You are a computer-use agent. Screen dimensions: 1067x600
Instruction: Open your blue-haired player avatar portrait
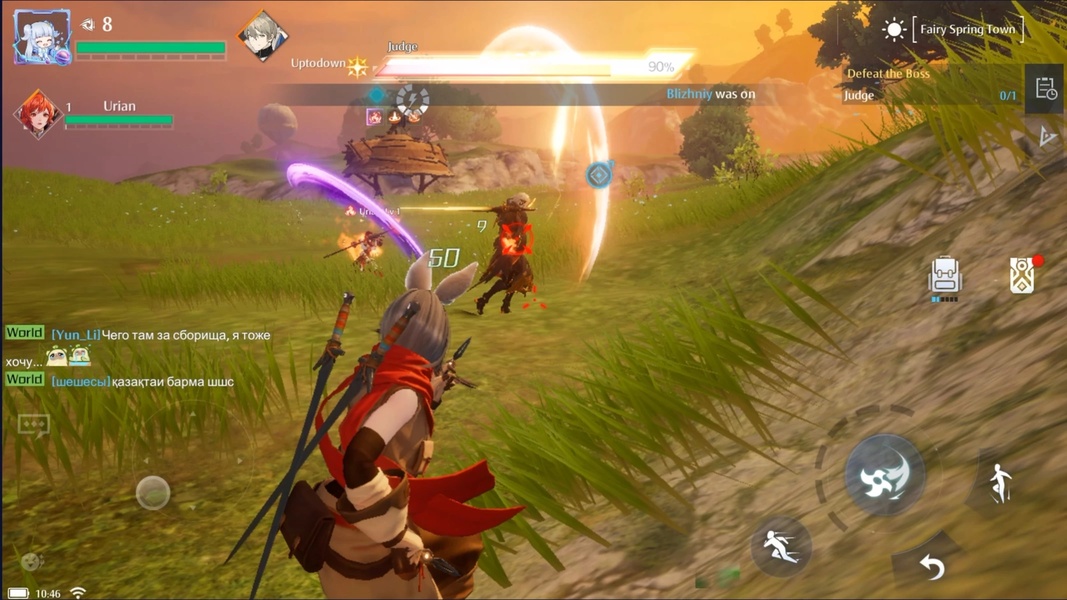[42, 38]
